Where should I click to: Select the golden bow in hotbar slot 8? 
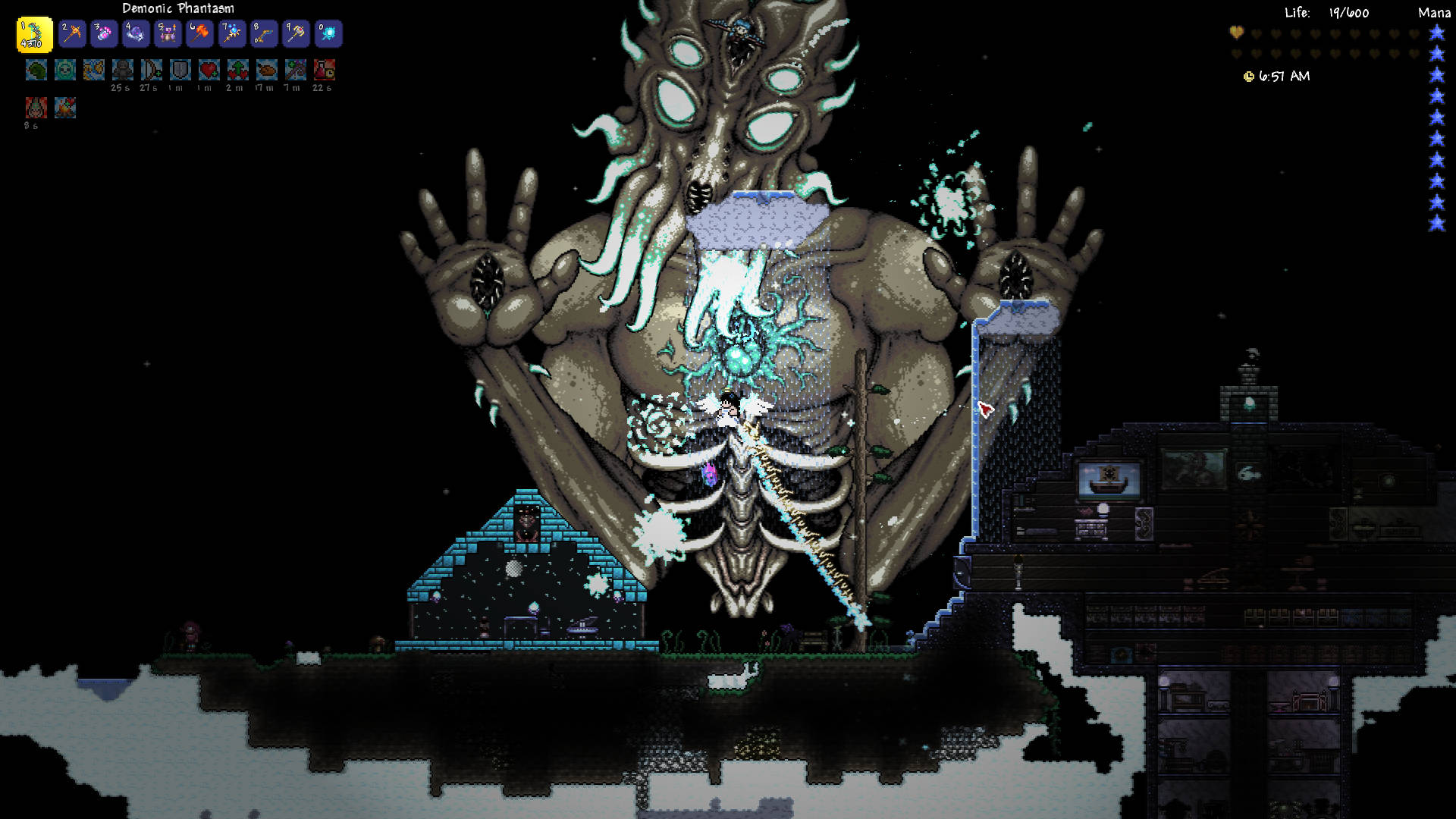pos(264,34)
